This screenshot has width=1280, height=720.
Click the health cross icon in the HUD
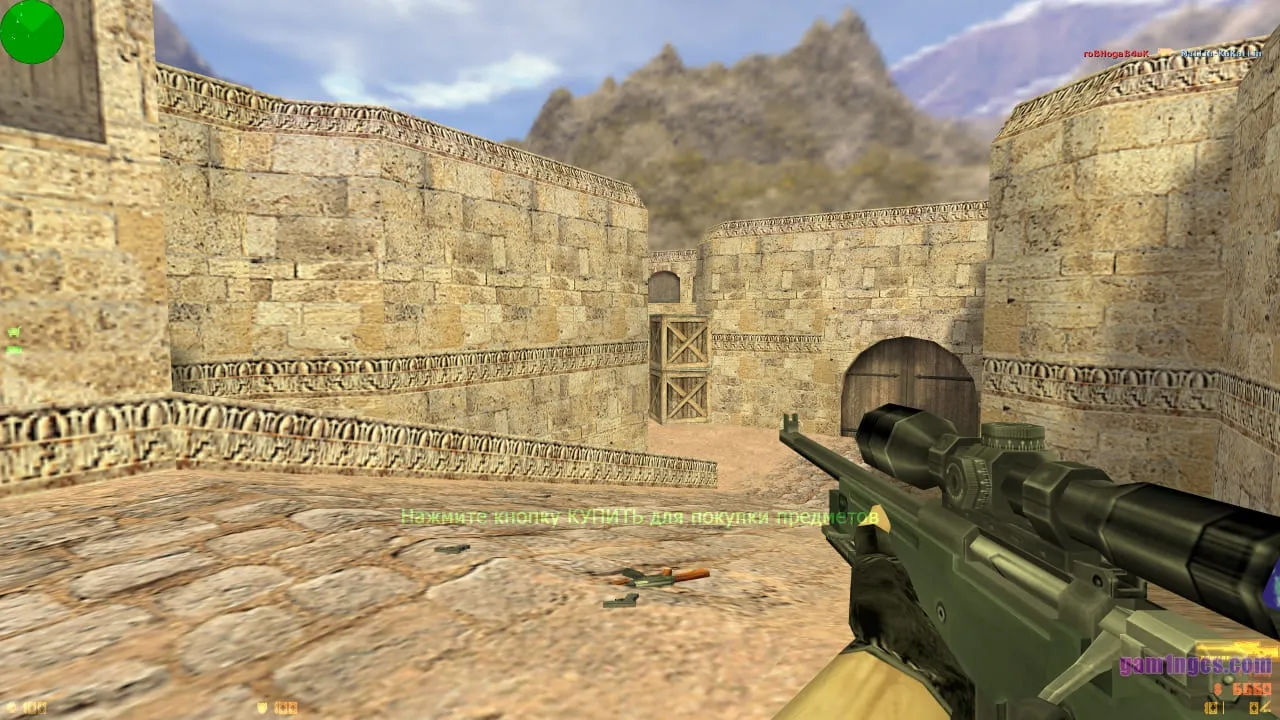click(x=10, y=707)
